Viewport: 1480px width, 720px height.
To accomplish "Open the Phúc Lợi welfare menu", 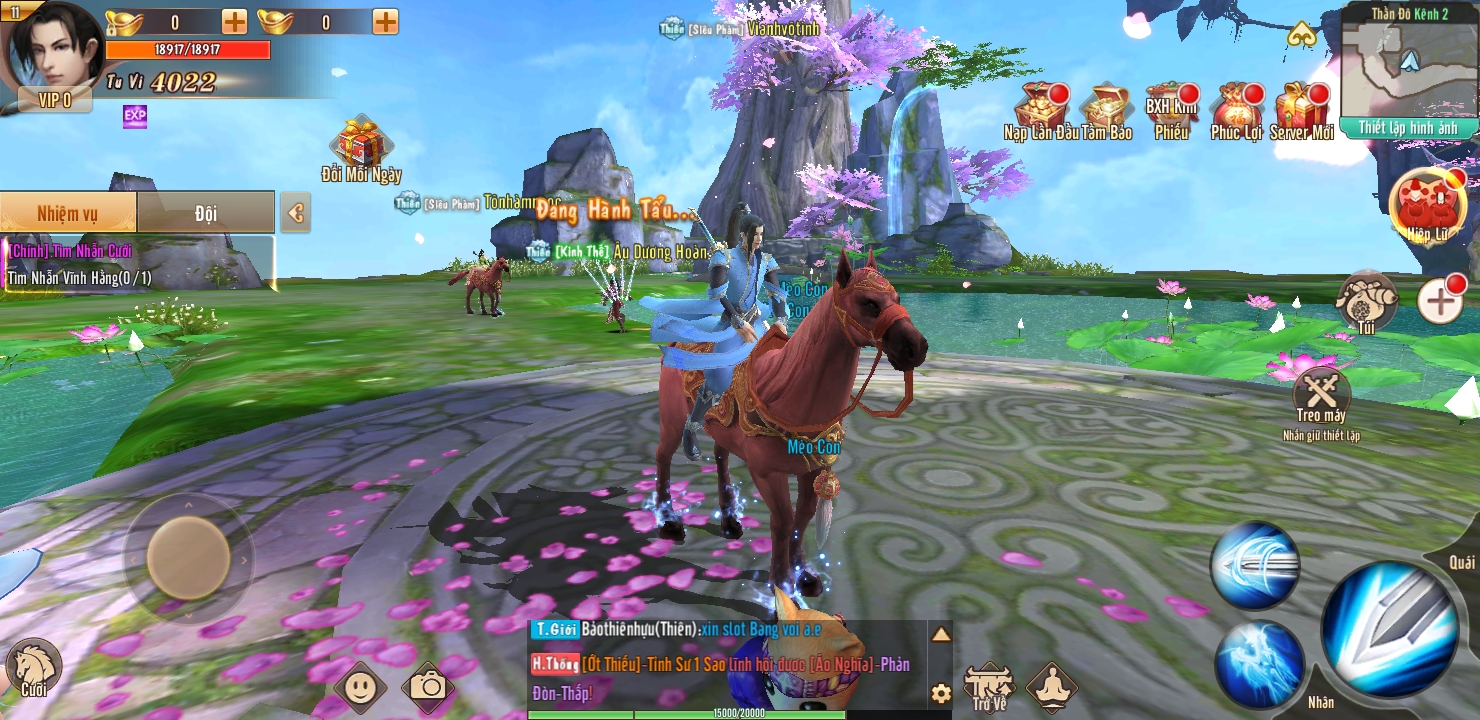I will pyautogui.click(x=1236, y=108).
